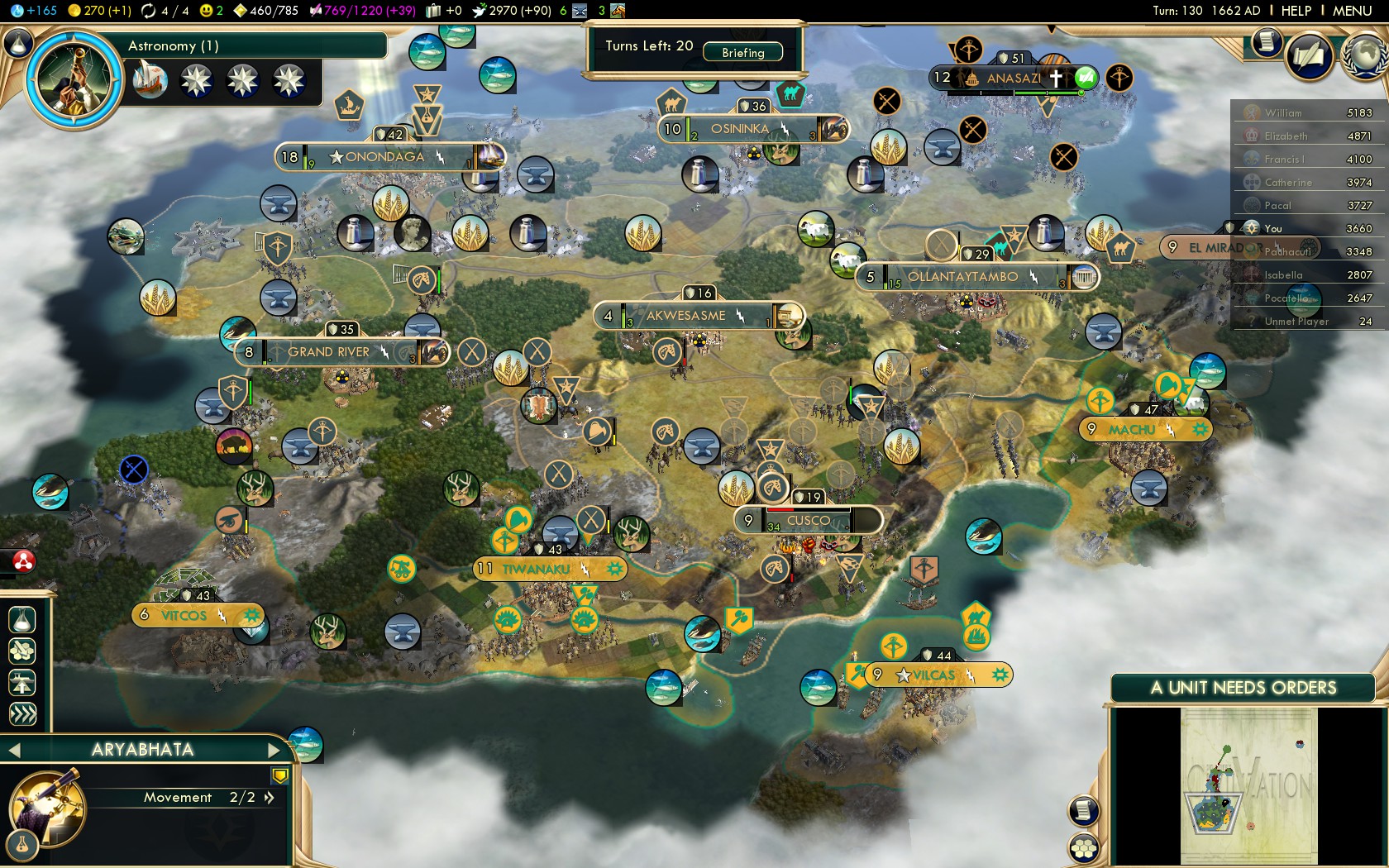The image size is (1389, 868).
Task: Open the HELP Civilopedia link
Action: 1296,11
